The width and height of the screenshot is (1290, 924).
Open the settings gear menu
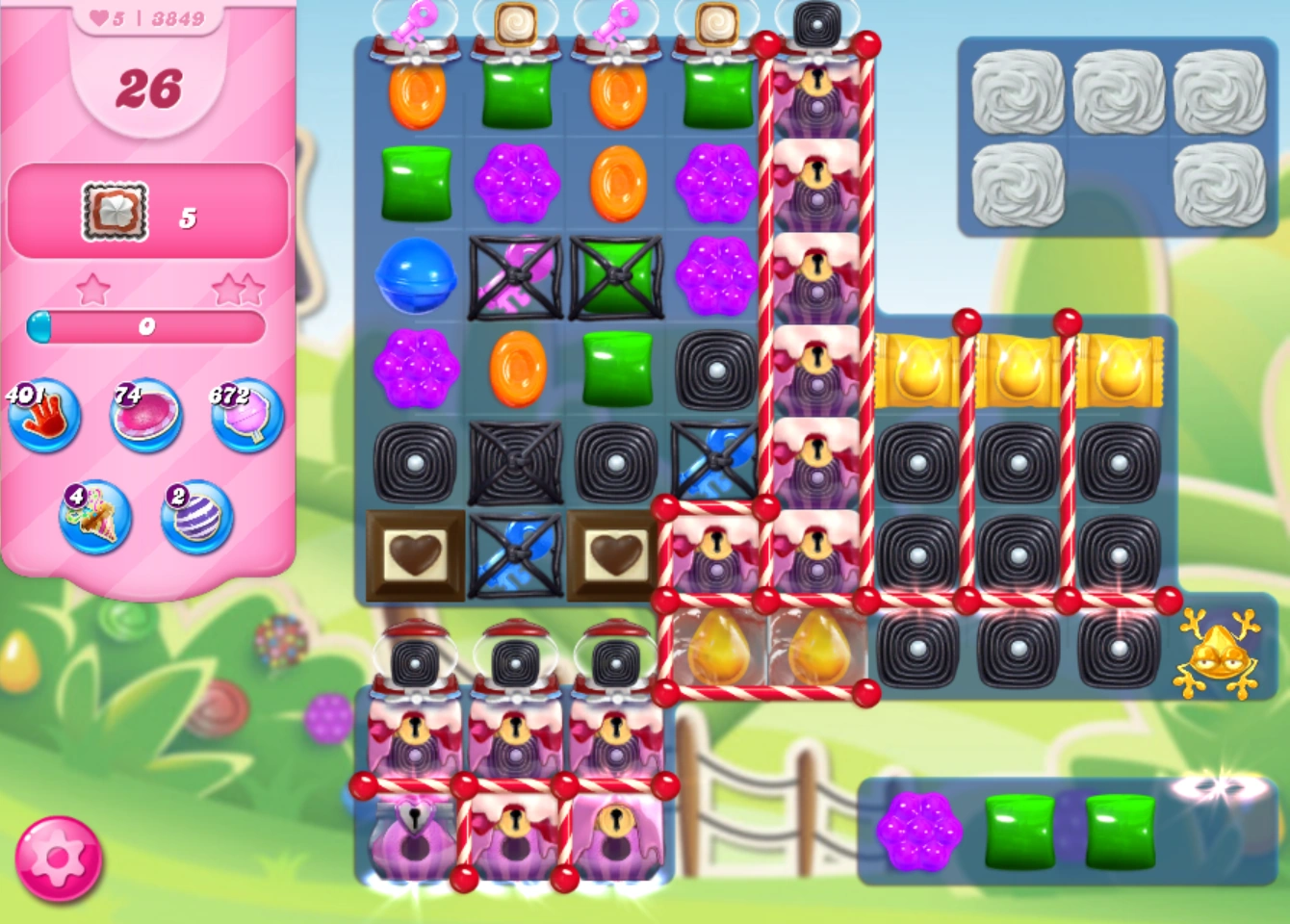coord(60,860)
